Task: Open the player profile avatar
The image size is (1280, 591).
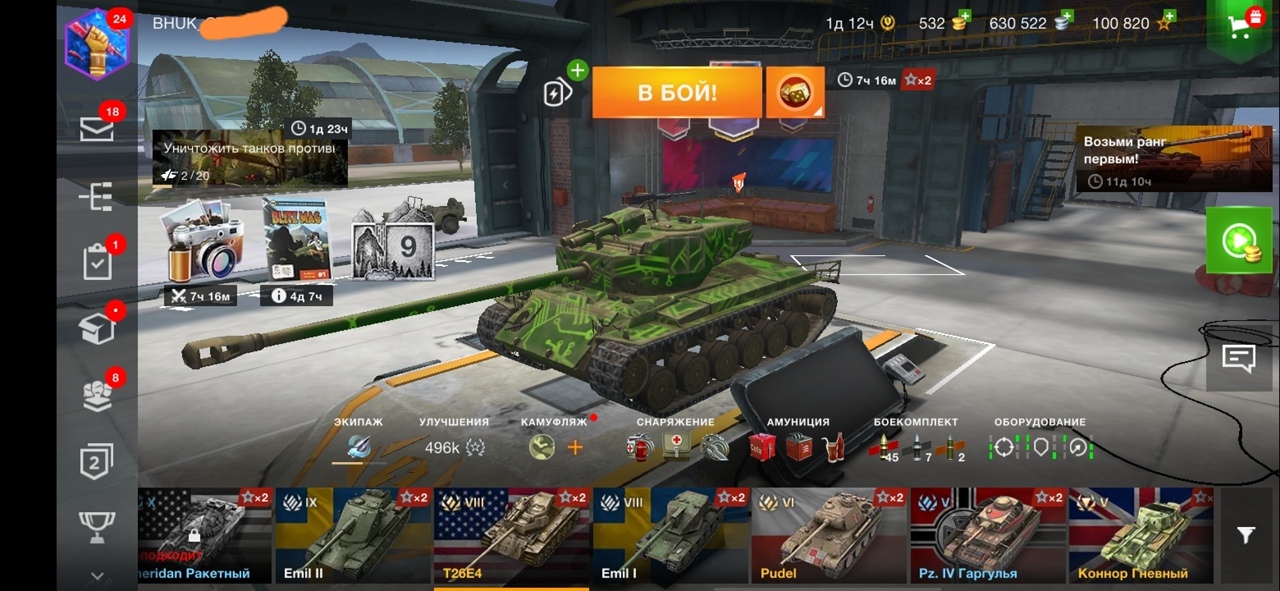Action: pyautogui.click(x=97, y=44)
